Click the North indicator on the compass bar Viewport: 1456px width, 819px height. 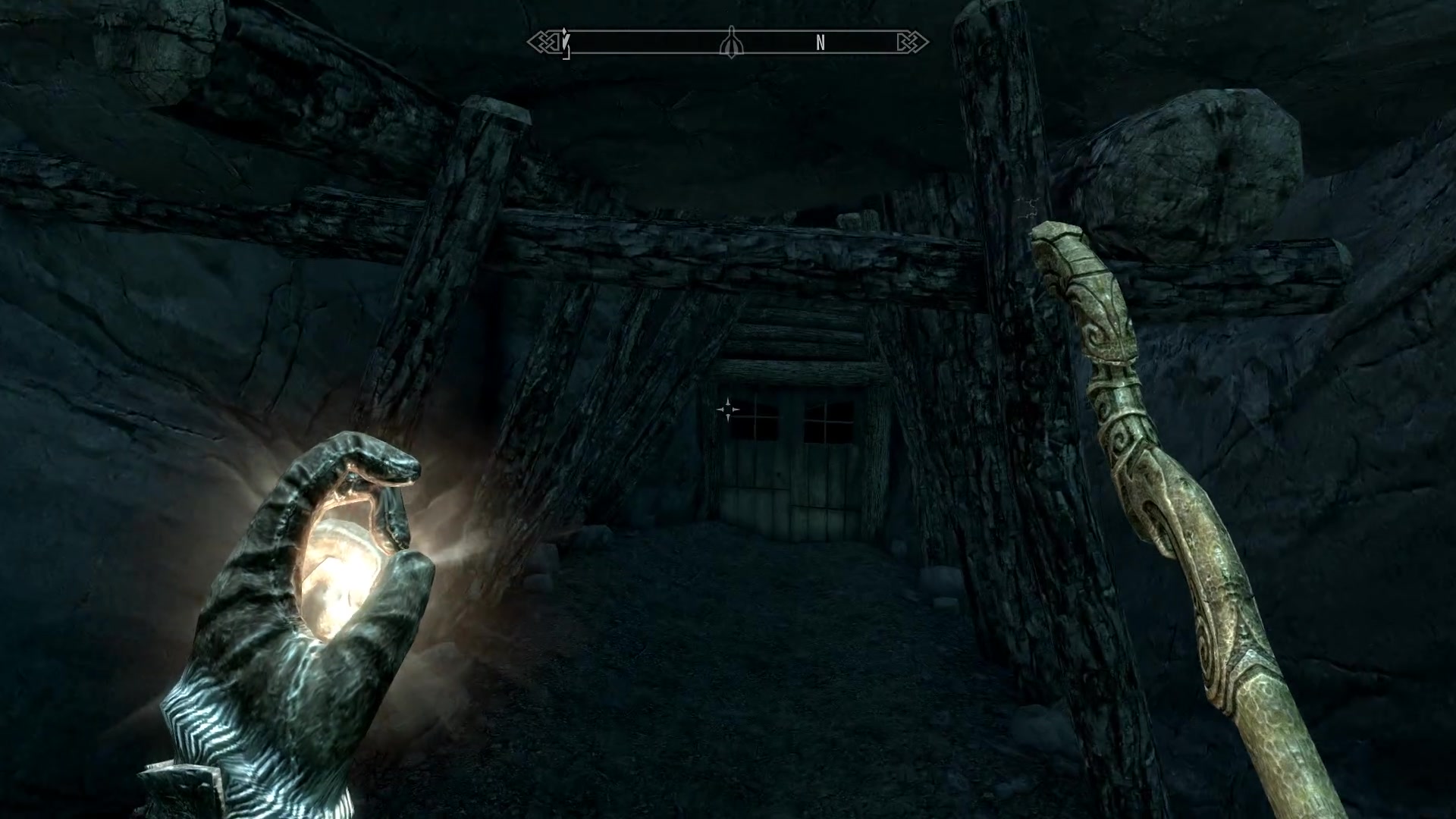(x=820, y=44)
